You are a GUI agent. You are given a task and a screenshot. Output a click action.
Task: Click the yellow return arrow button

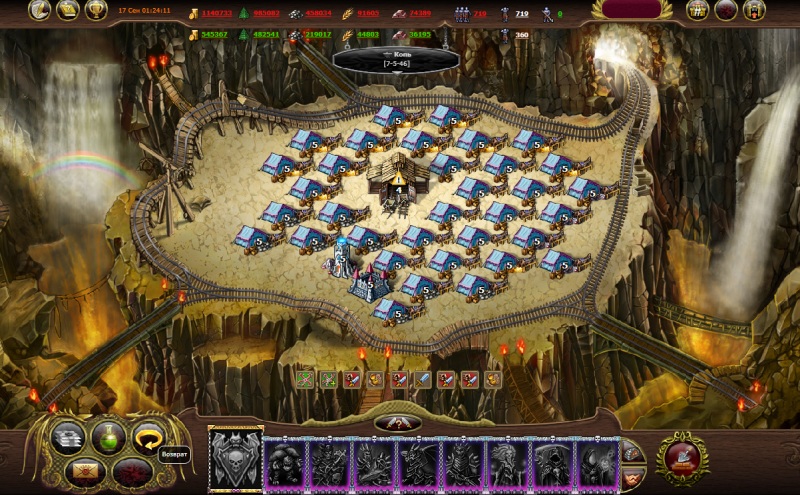[x=149, y=437]
